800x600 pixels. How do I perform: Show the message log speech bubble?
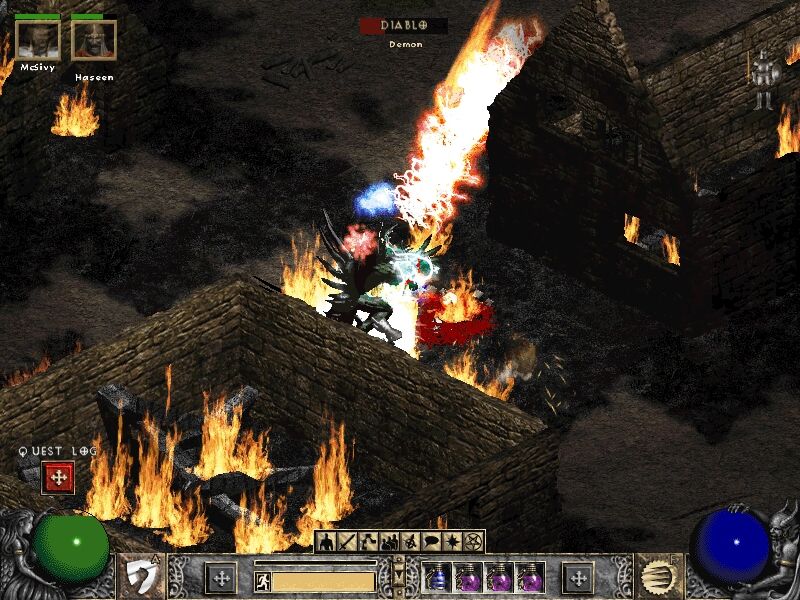[431, 542]
